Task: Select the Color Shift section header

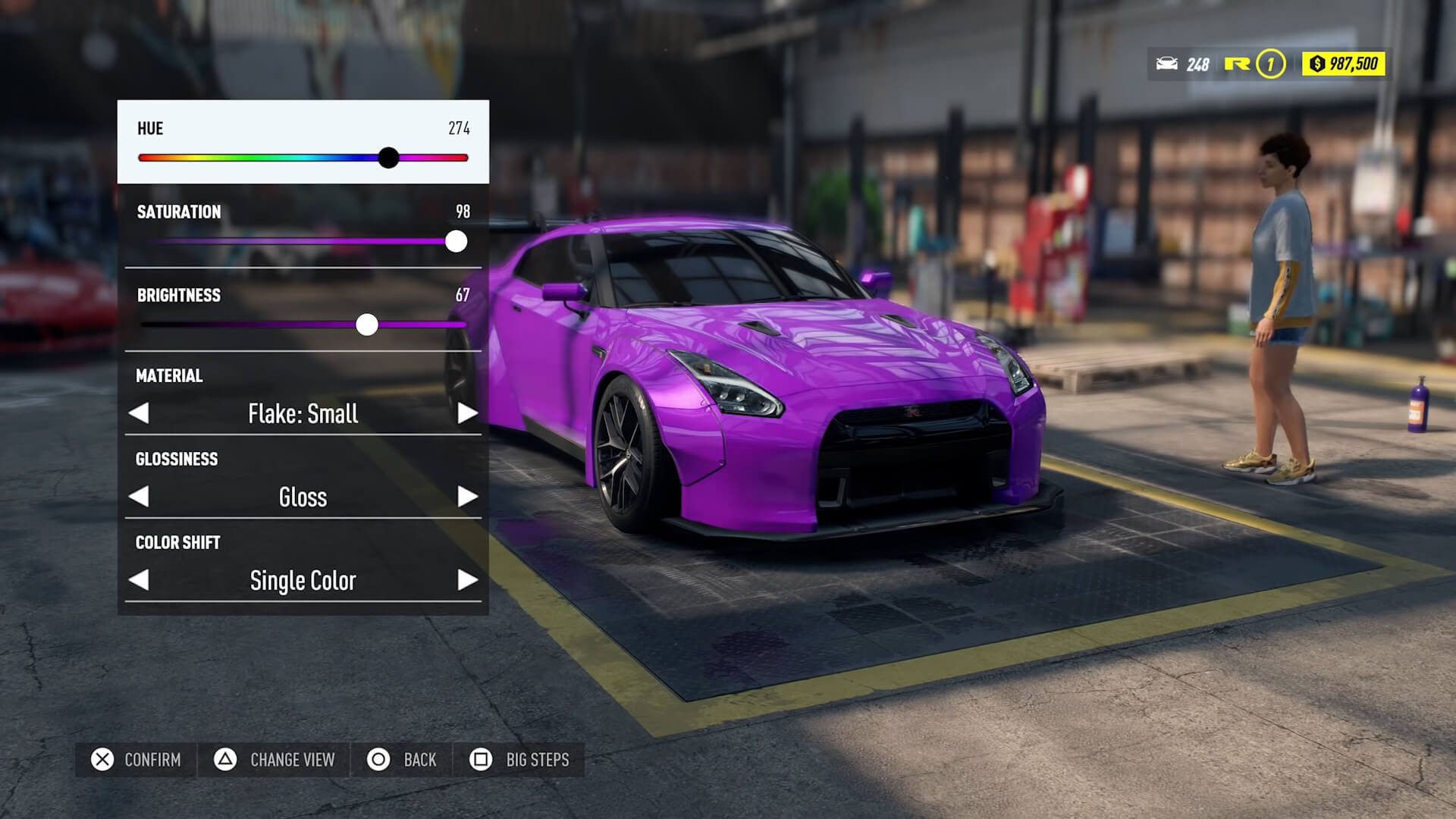Action: tap(177, 542)
